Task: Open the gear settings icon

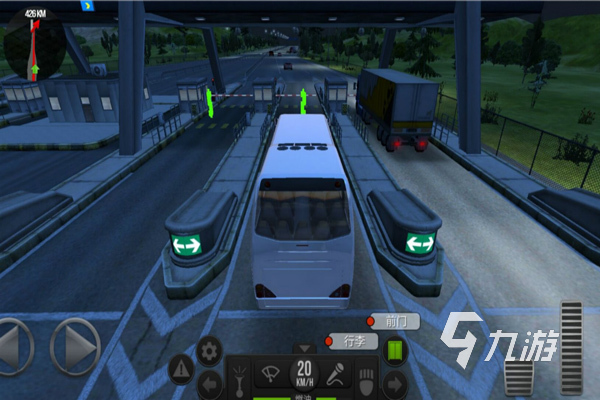Action: click(209, 350)
